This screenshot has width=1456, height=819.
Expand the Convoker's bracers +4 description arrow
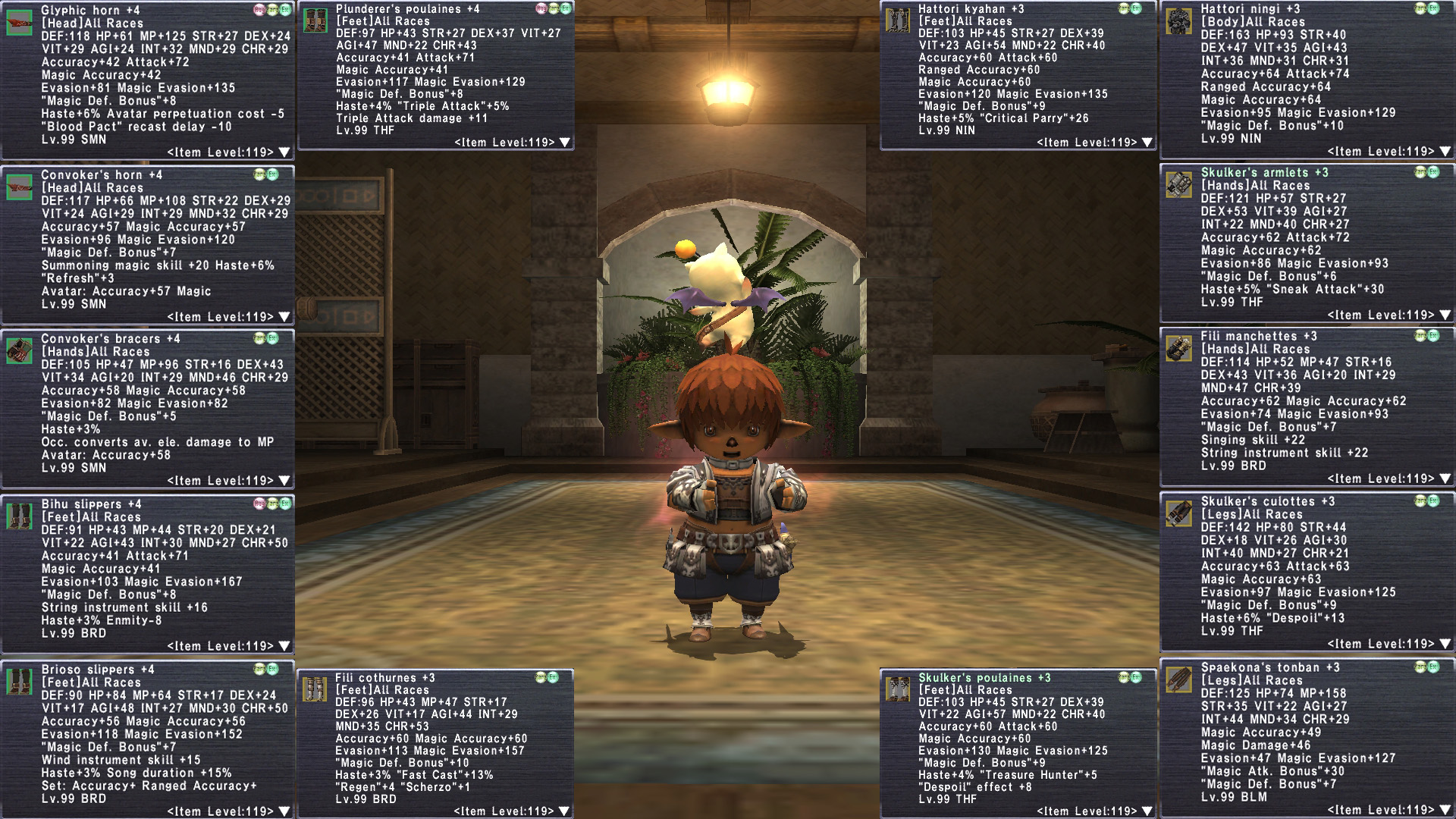[284, 481]
